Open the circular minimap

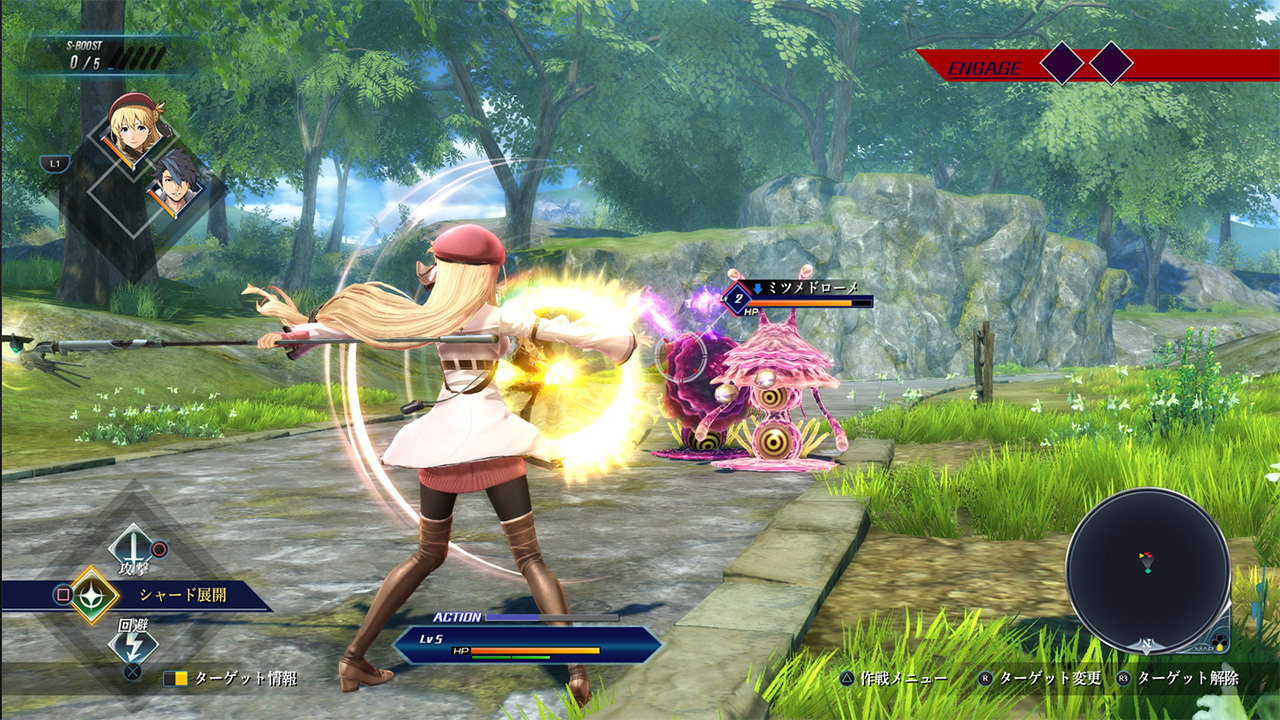pos(1147,570)
